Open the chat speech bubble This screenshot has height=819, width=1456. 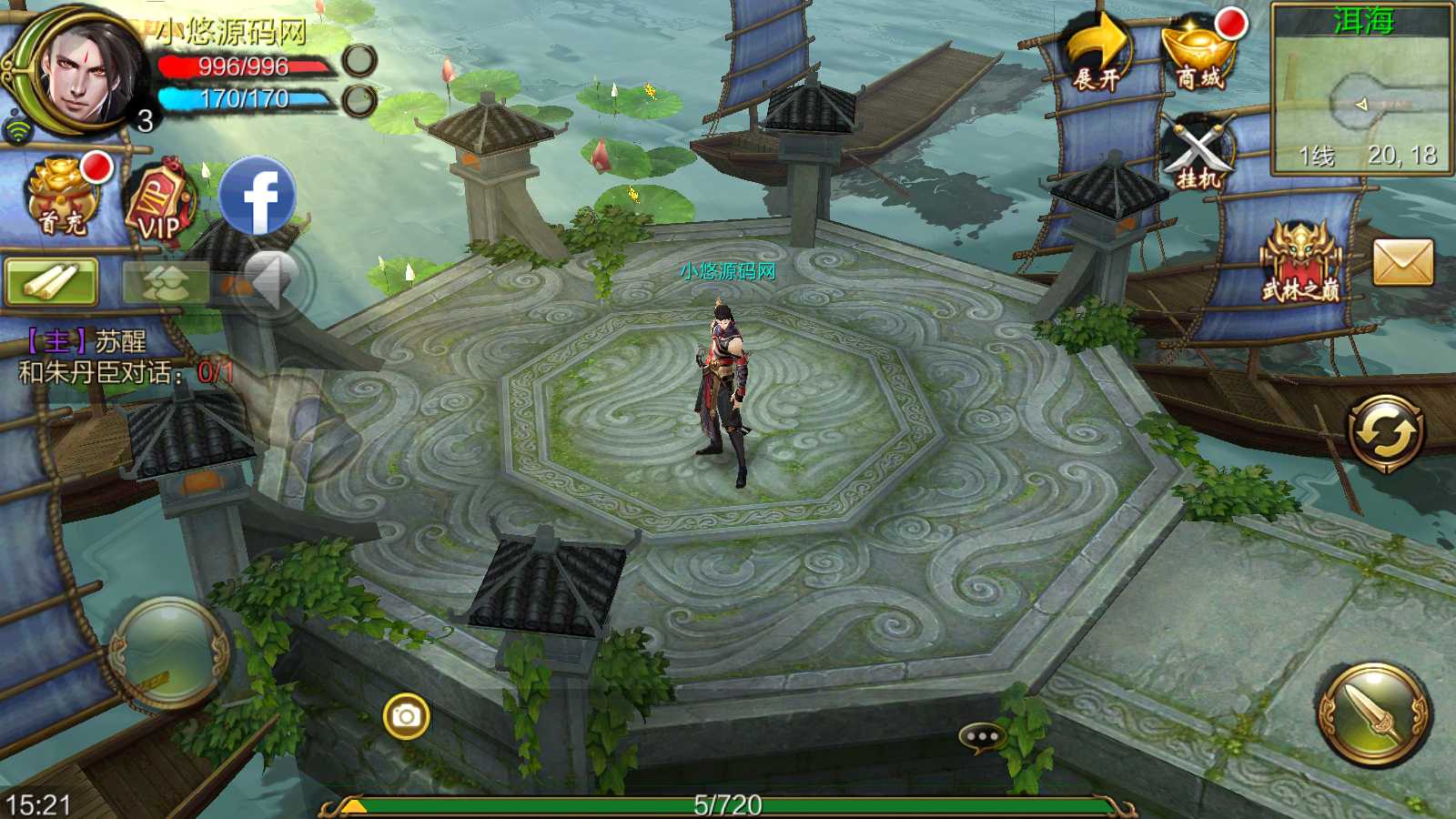point(982,736)
